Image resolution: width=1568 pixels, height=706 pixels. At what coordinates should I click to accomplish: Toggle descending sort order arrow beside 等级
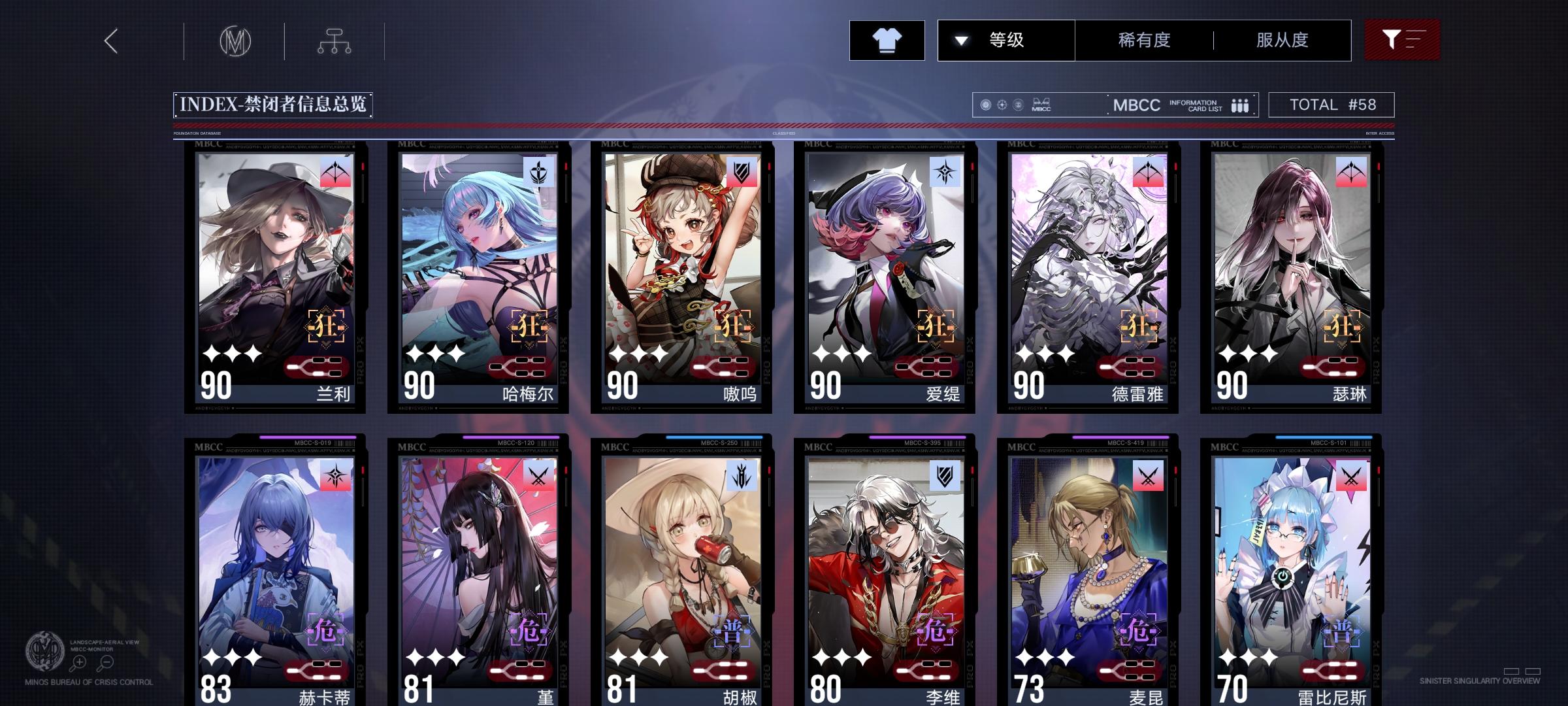(x=960, y=40)
